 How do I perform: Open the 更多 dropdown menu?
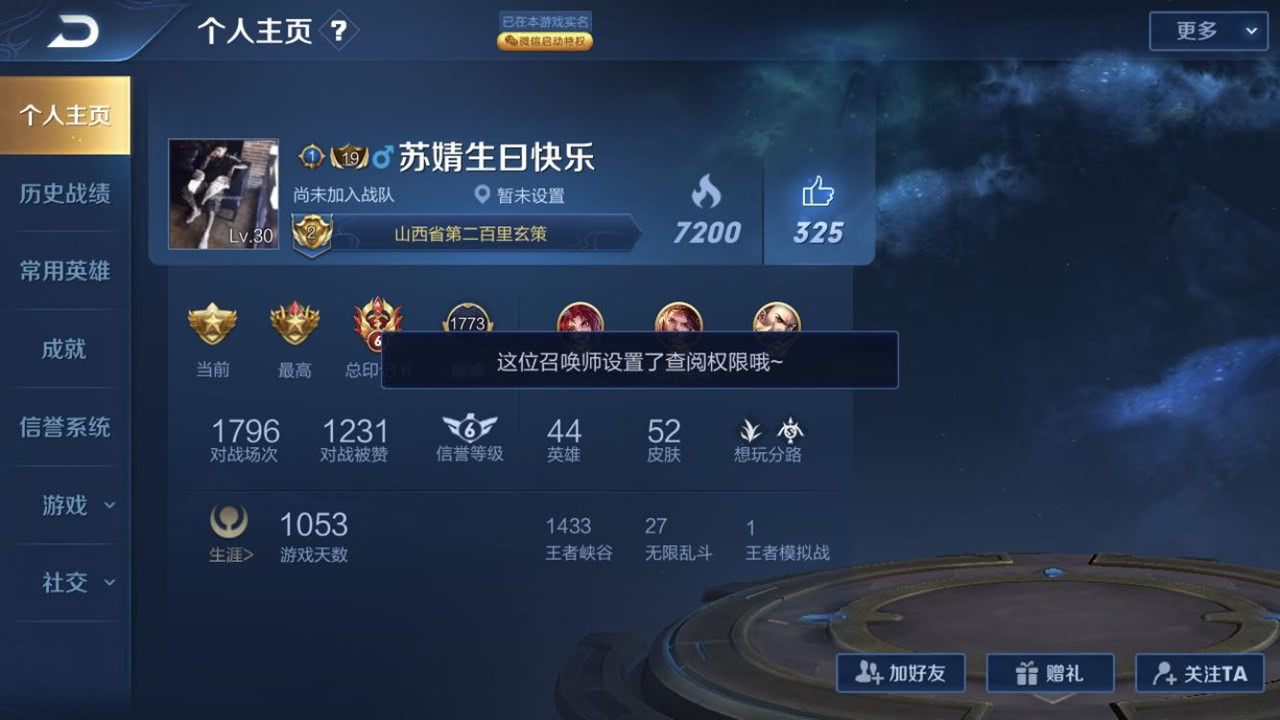(1207, 31)
